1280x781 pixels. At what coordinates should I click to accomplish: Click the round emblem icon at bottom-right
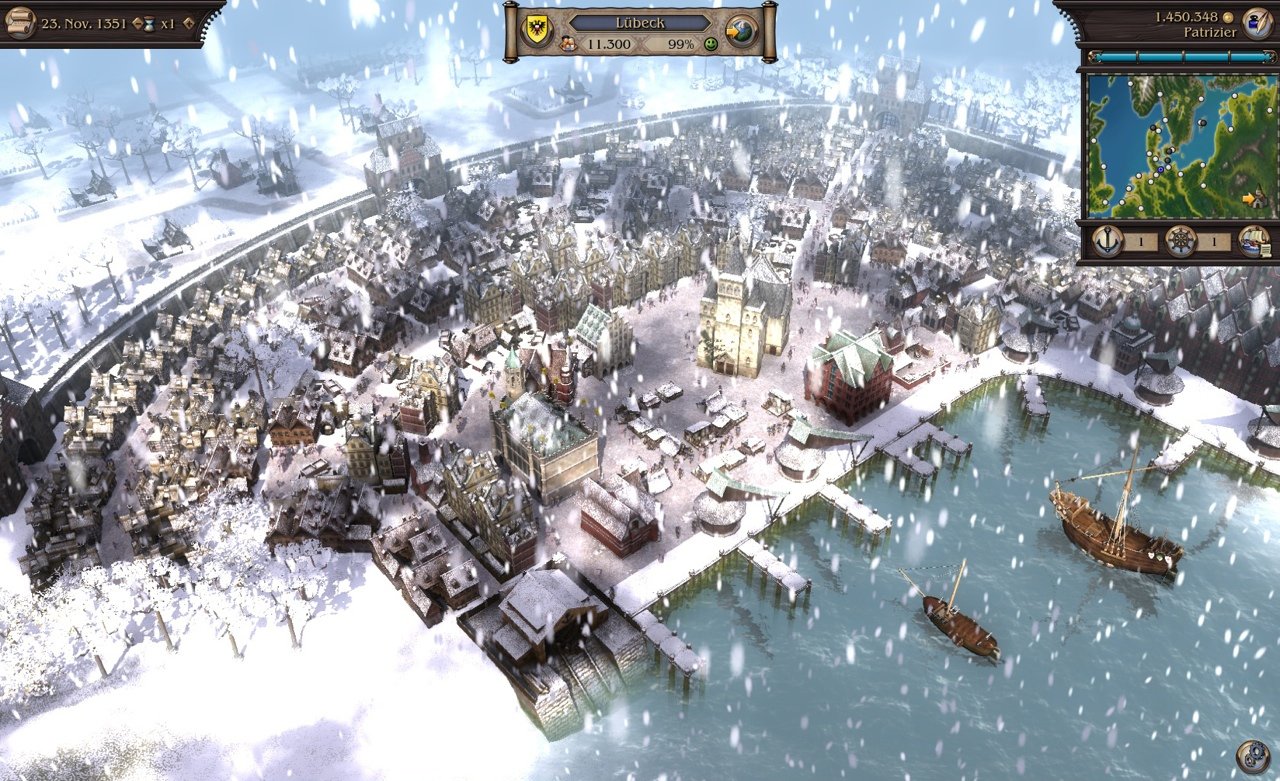pyautogui.click(x=1254, y=757)
